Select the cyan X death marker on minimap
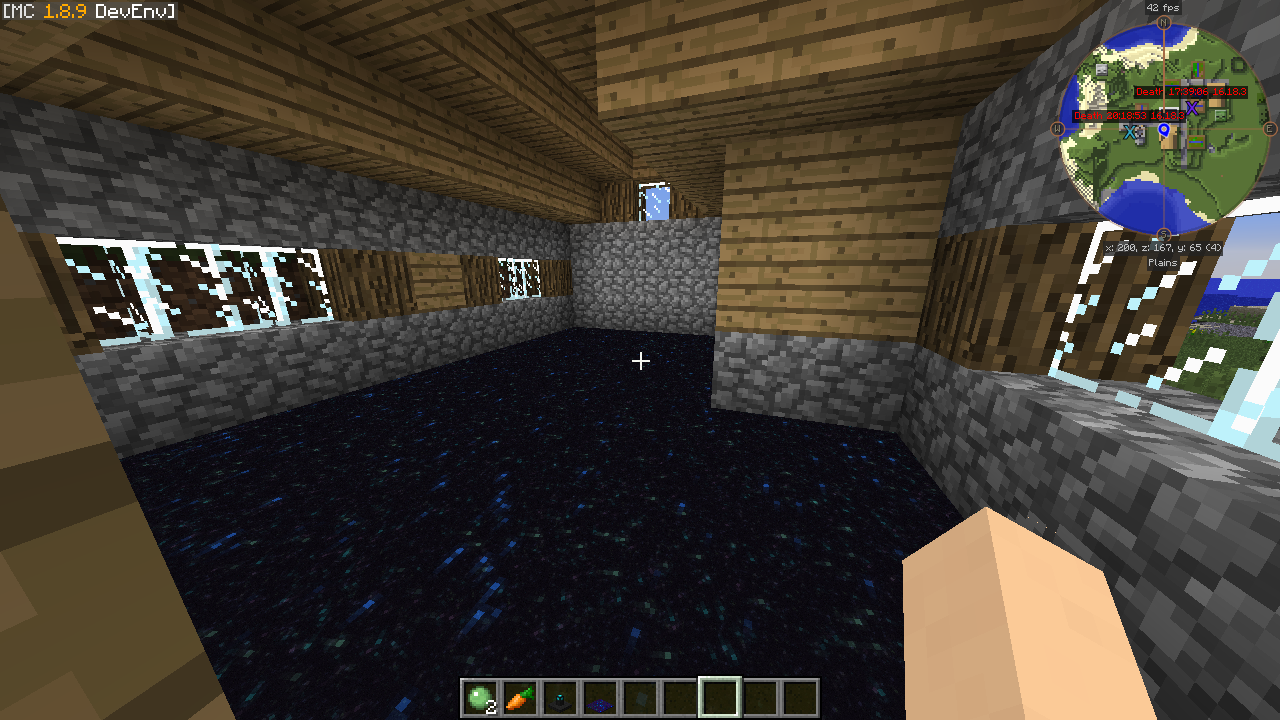This screenshot has height=720, width=1280. [1130, 132]
